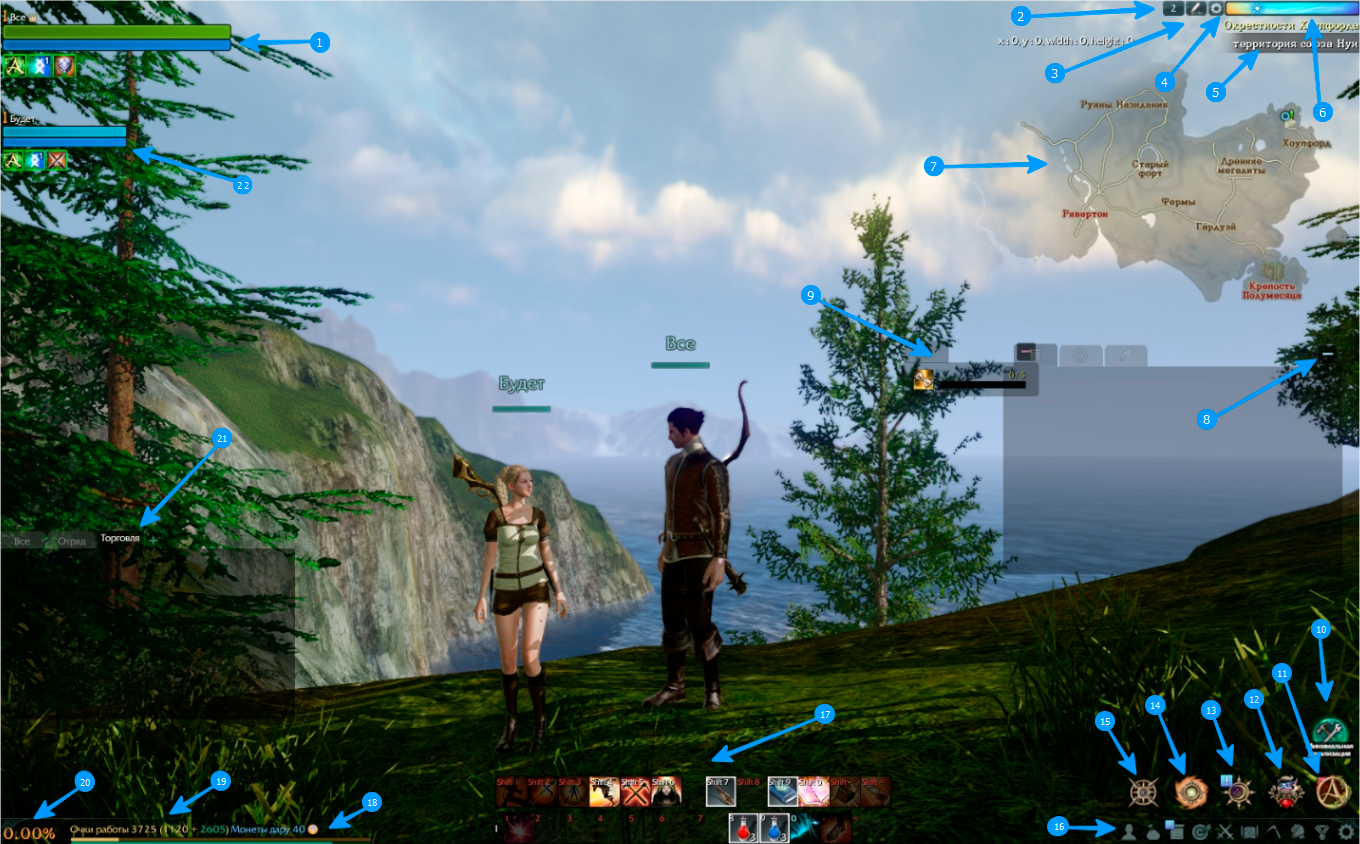Open the Отряд chat tab
This screenshot has width=1360, height=844.
tap(71, 541)
